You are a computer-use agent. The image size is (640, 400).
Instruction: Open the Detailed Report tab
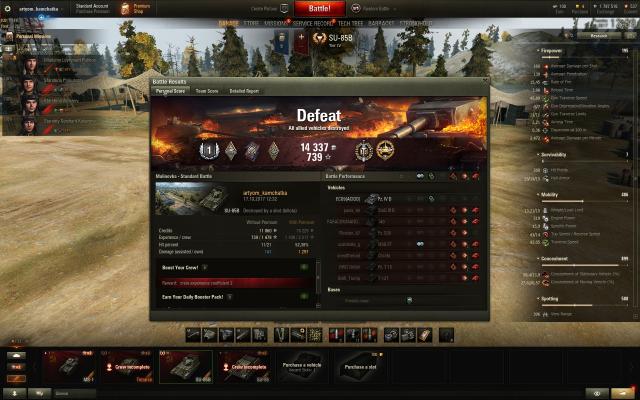[244, 90]
